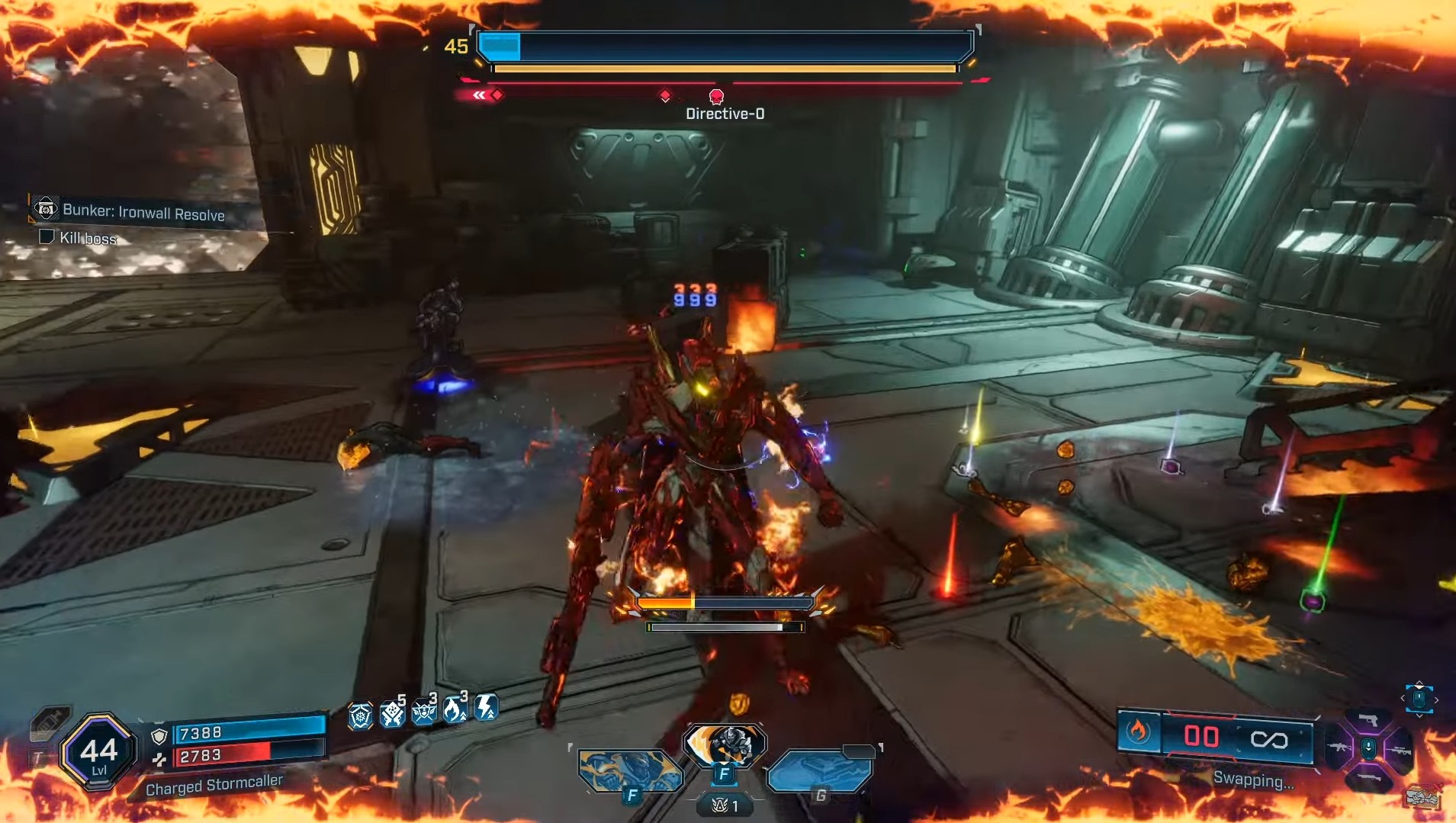The height and width of the screenshot is (823, 1456).
Task: Select the assault rifle slot on the weapon wheel
Action: [1339, 747]
